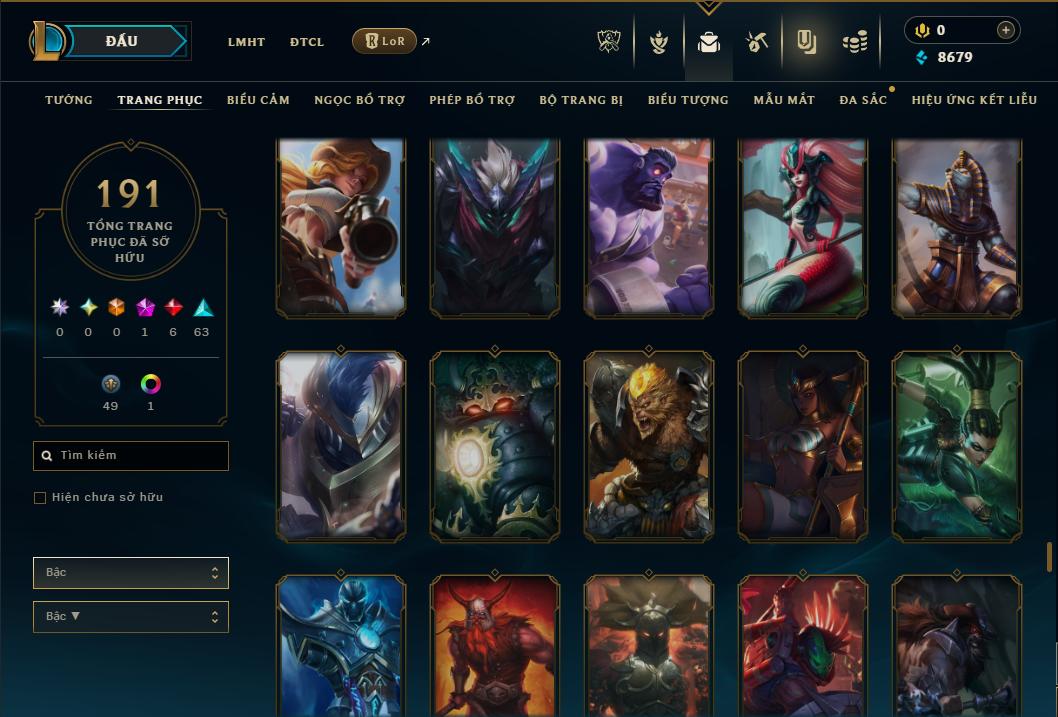The width and height of the screenshot is (1058, 717).
Task: Go to the PHÉP BỔ TRỢ tab
Action: (472, 100)
